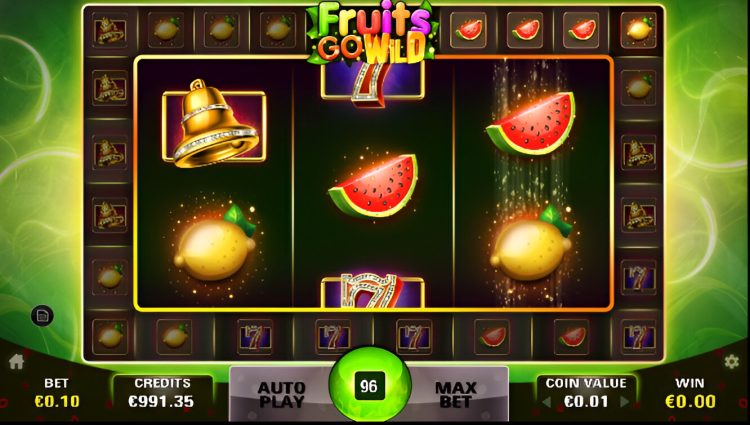Go to the home screen icon
The image size is (750, 425).
click(16, 361)
